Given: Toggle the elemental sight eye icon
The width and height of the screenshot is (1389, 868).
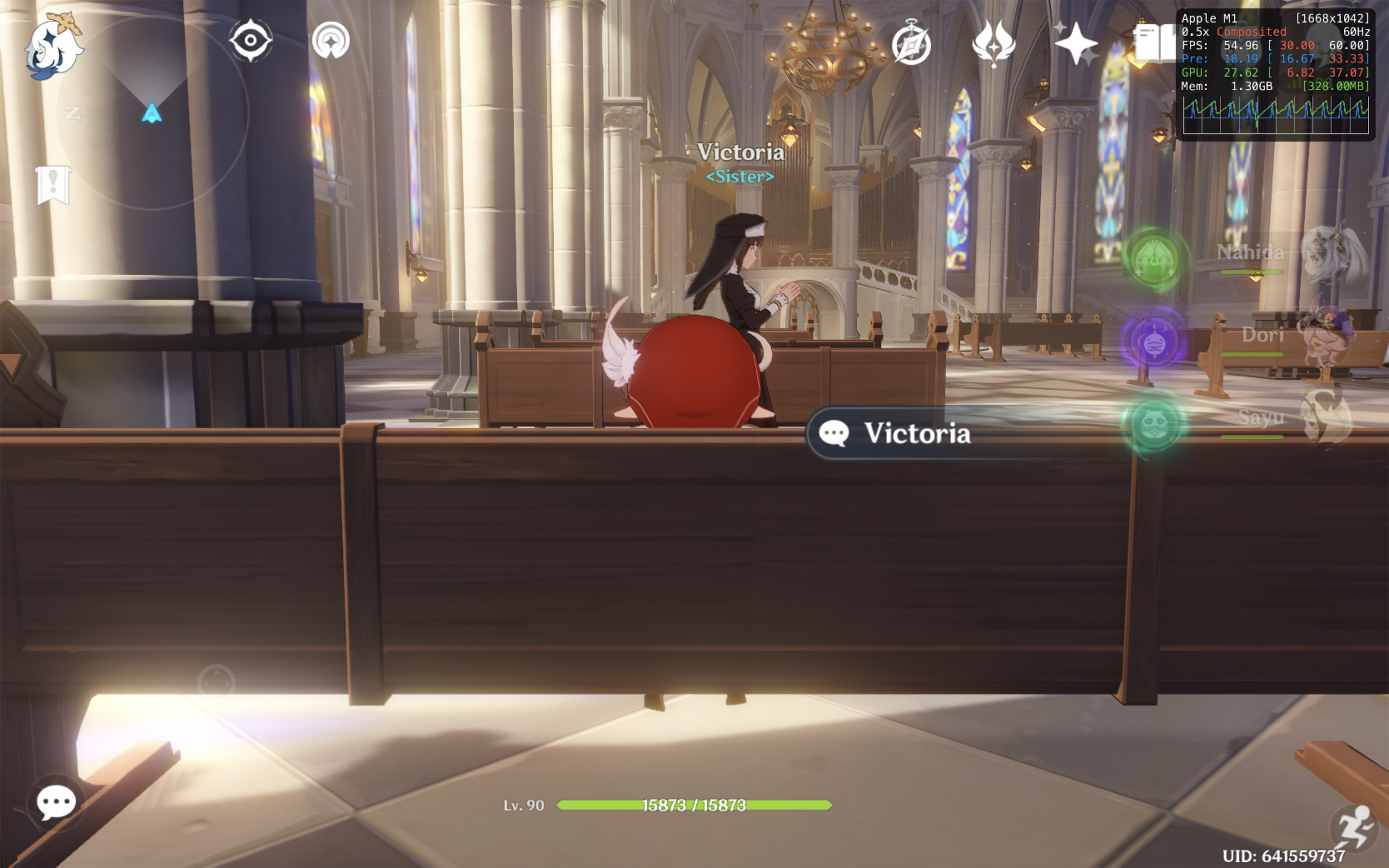Looking at the screenshot, I should point(250,41).
